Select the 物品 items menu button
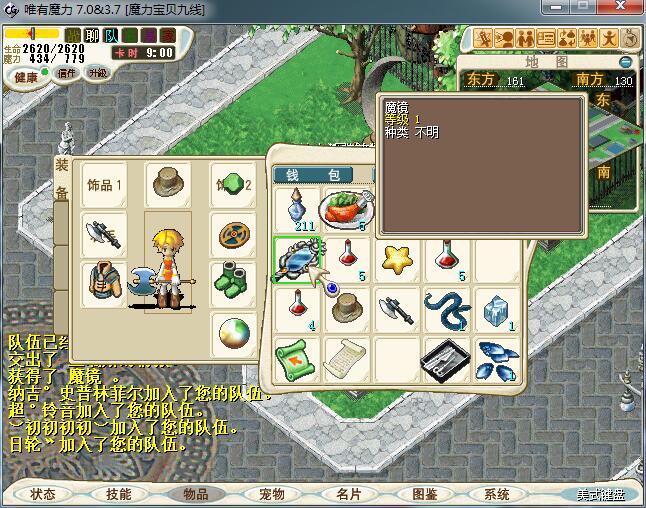This screenshot has height=508, width=646. (195, 494)
